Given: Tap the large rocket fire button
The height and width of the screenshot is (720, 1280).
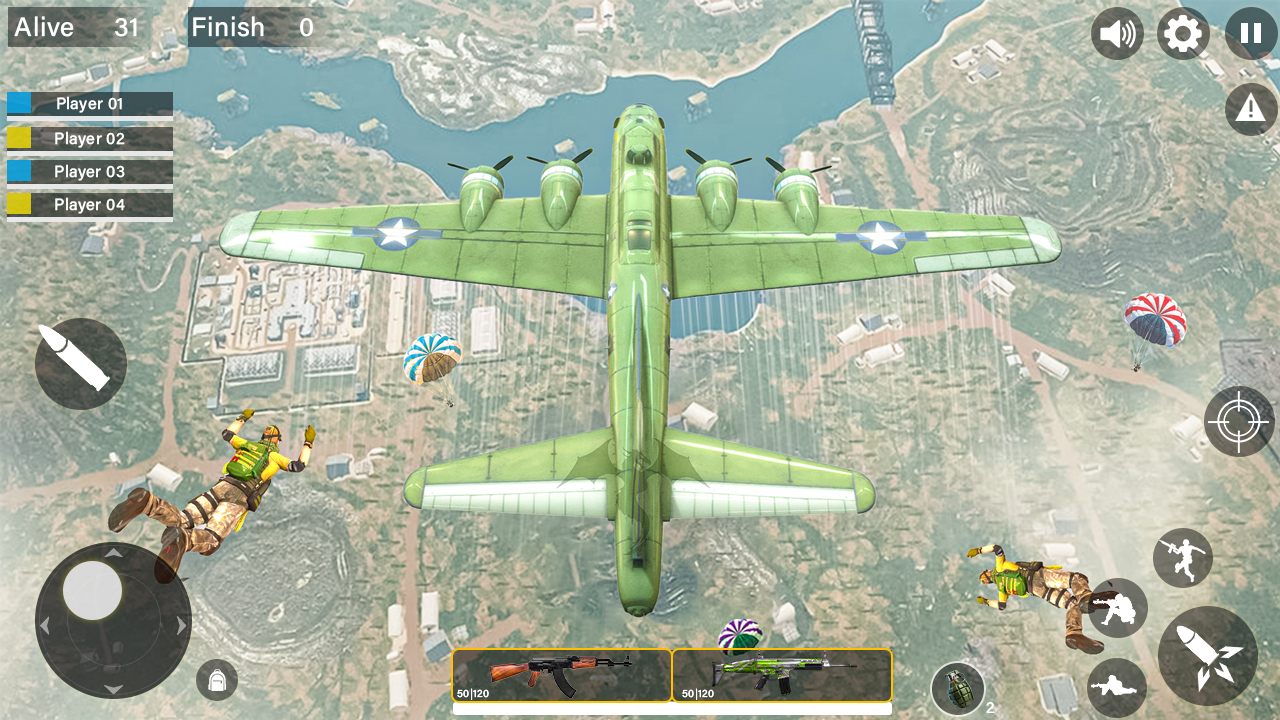Looking at the screenshot, I should pos(1207,656).
